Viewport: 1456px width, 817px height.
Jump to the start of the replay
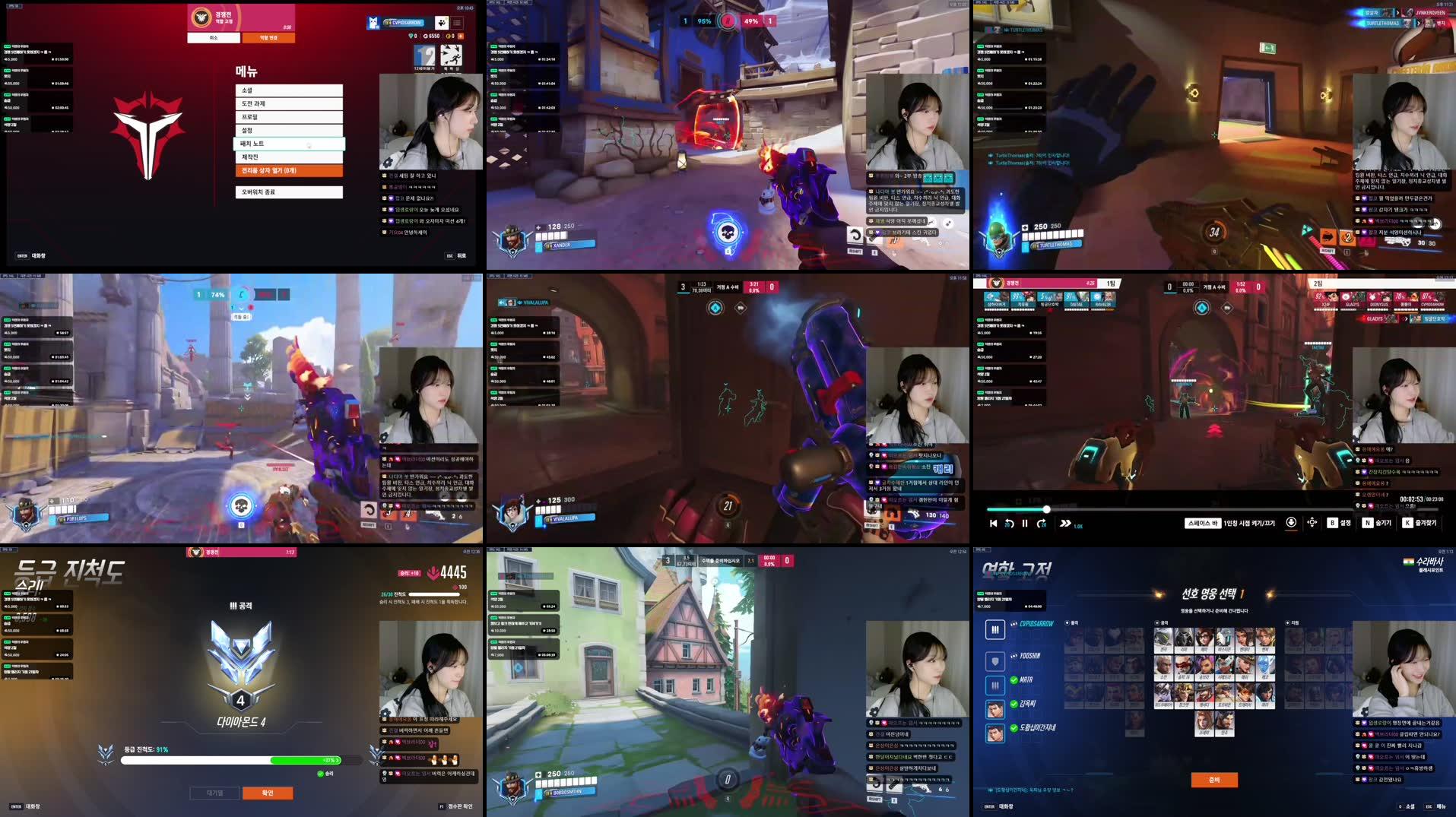pyautogui.click(x=992, y=524)
